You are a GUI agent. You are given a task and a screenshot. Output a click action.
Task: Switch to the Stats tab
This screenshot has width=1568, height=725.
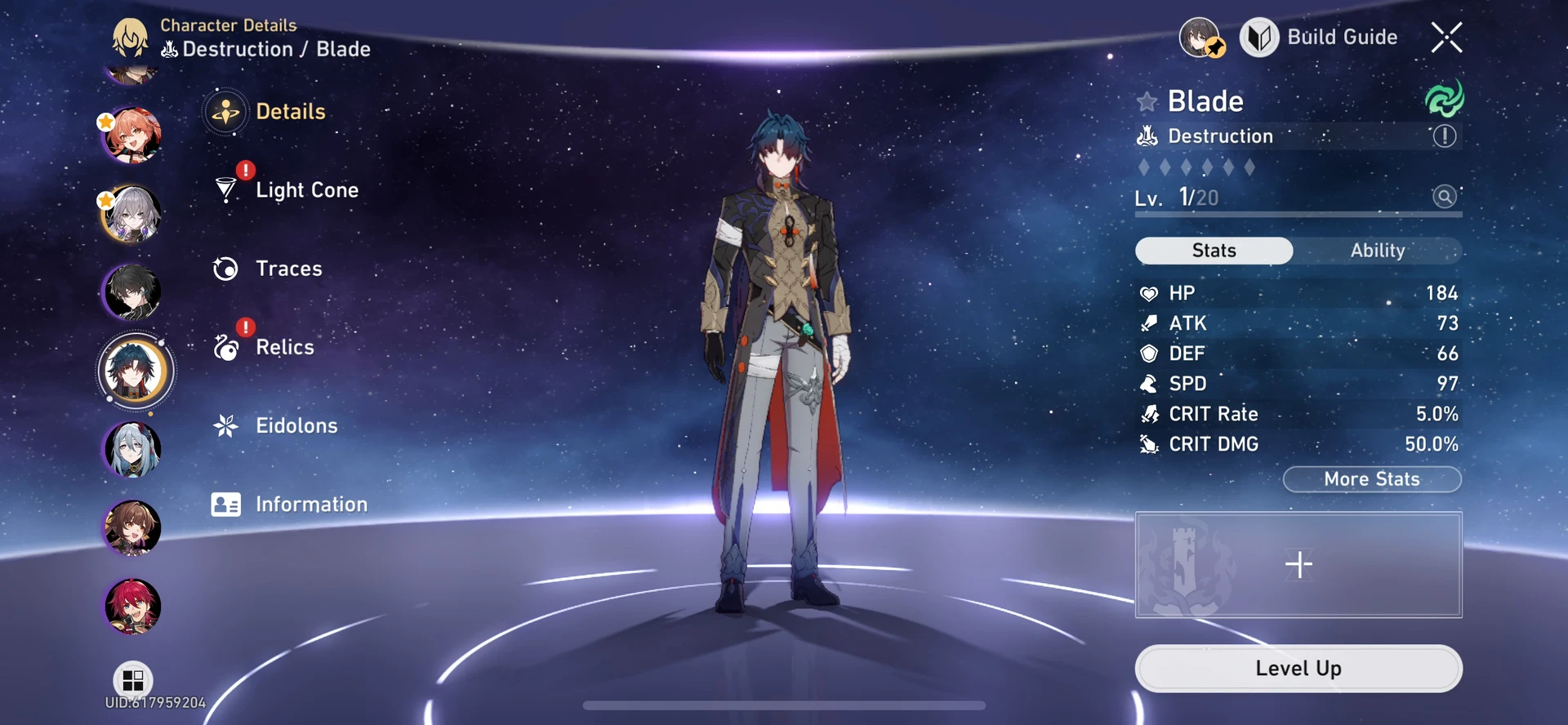pyautogui.click(x=1214, y=251)
